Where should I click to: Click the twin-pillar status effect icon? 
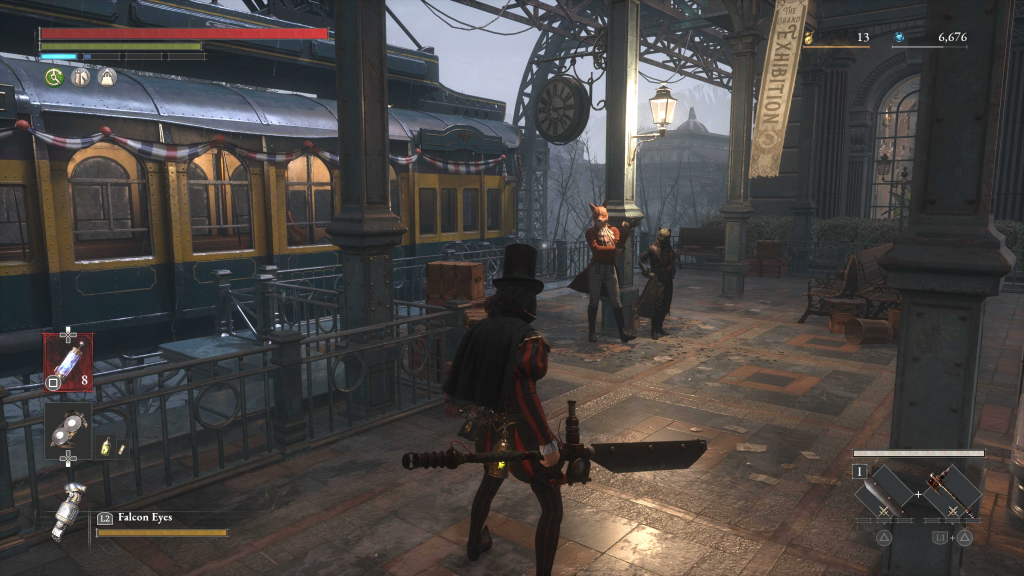point(81,77)
